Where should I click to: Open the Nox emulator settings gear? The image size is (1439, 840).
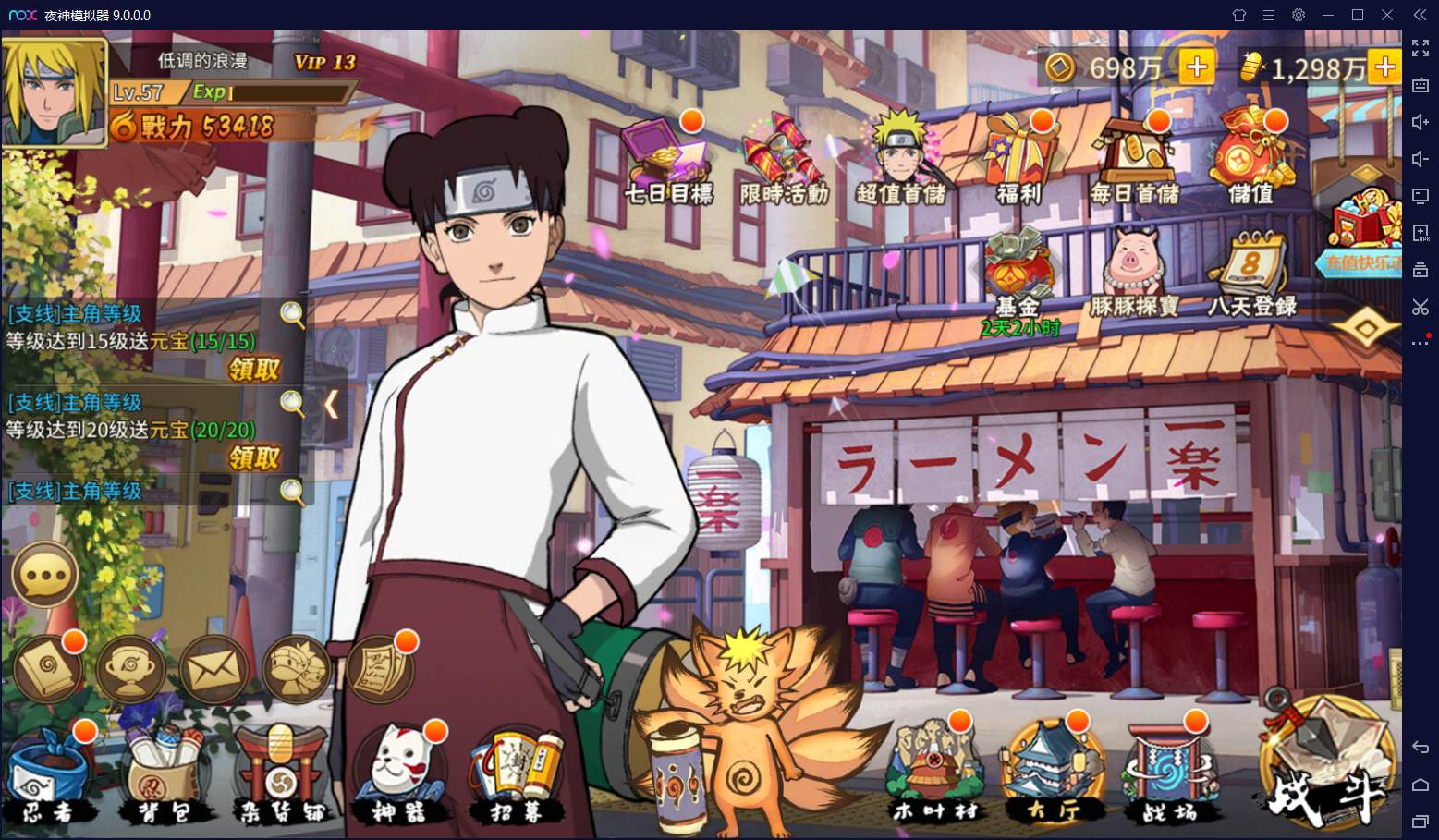click(1299, 15)
